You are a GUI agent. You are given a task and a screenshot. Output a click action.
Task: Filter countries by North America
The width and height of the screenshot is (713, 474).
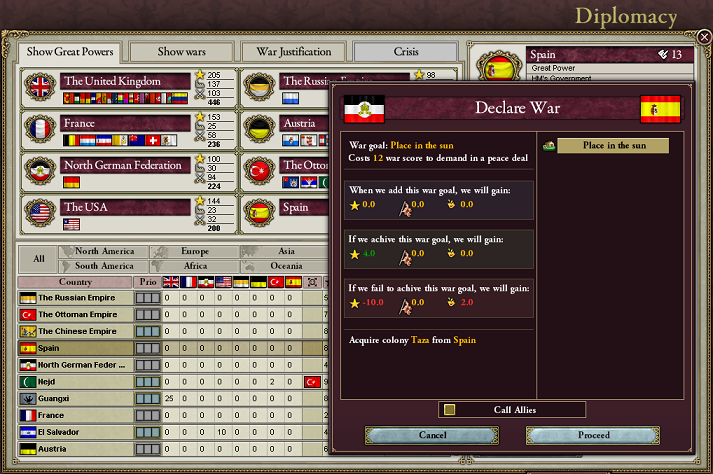(x=104, y=252)
